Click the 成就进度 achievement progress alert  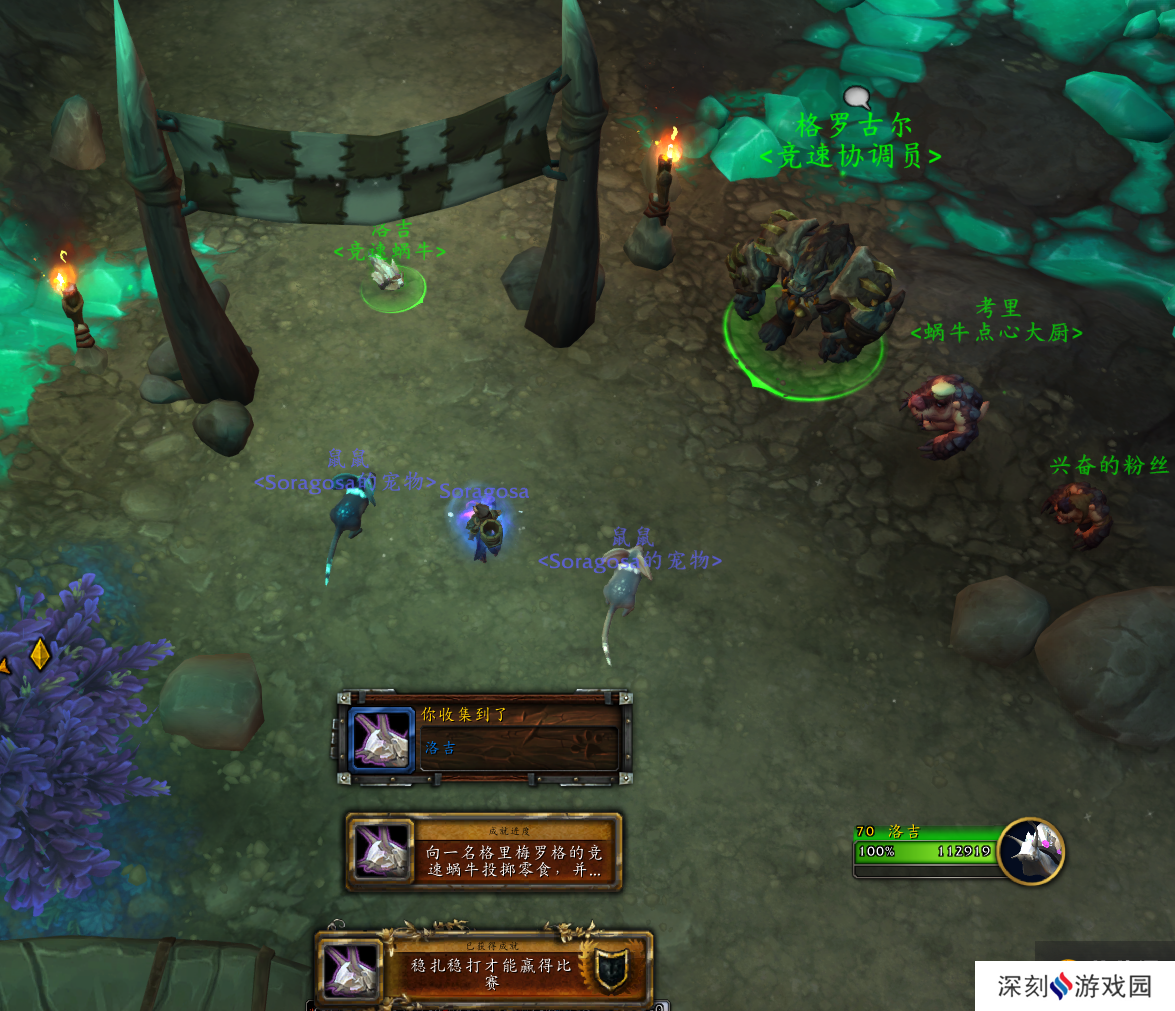[x=484, y=852]
